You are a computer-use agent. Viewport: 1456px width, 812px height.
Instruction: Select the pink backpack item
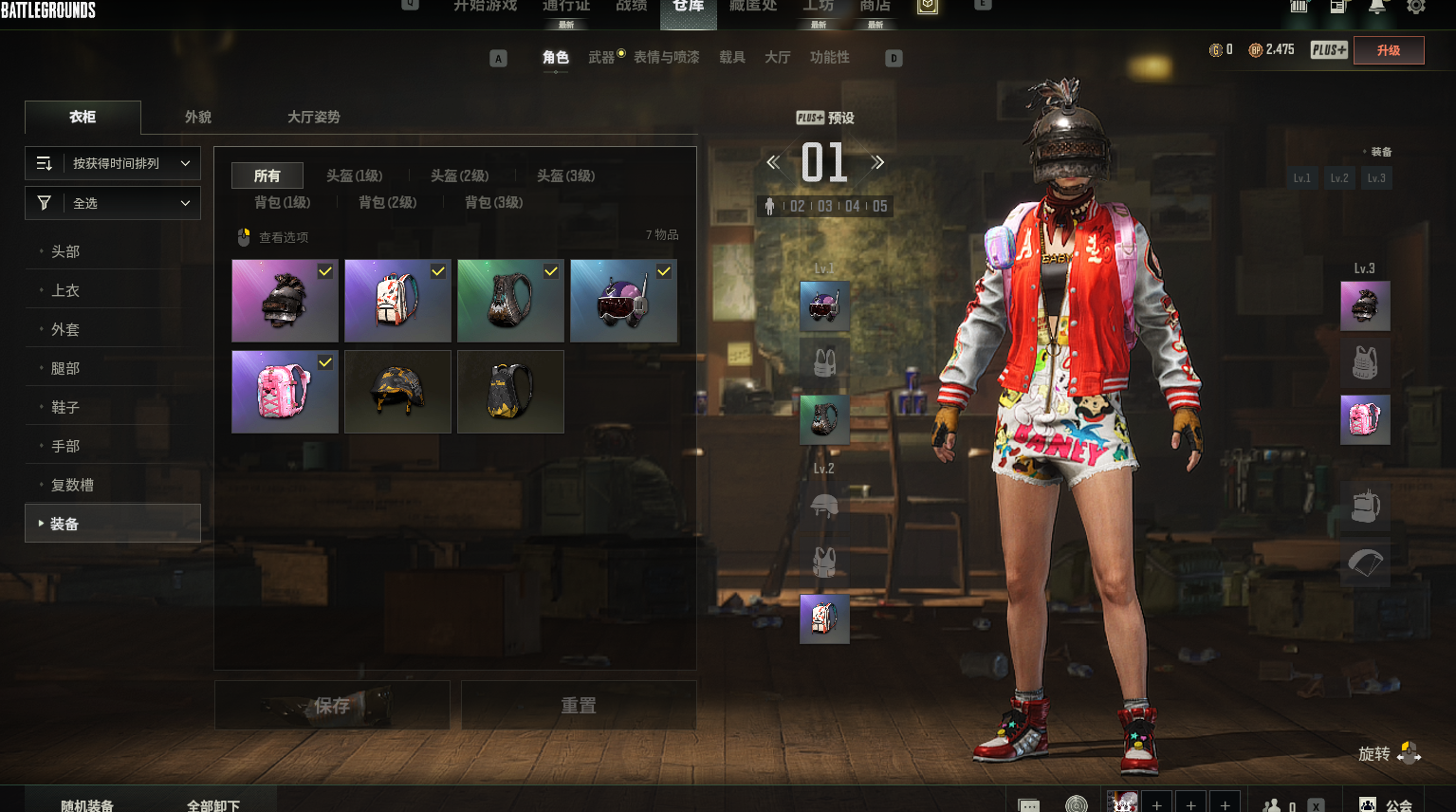[x=285, y=392]
